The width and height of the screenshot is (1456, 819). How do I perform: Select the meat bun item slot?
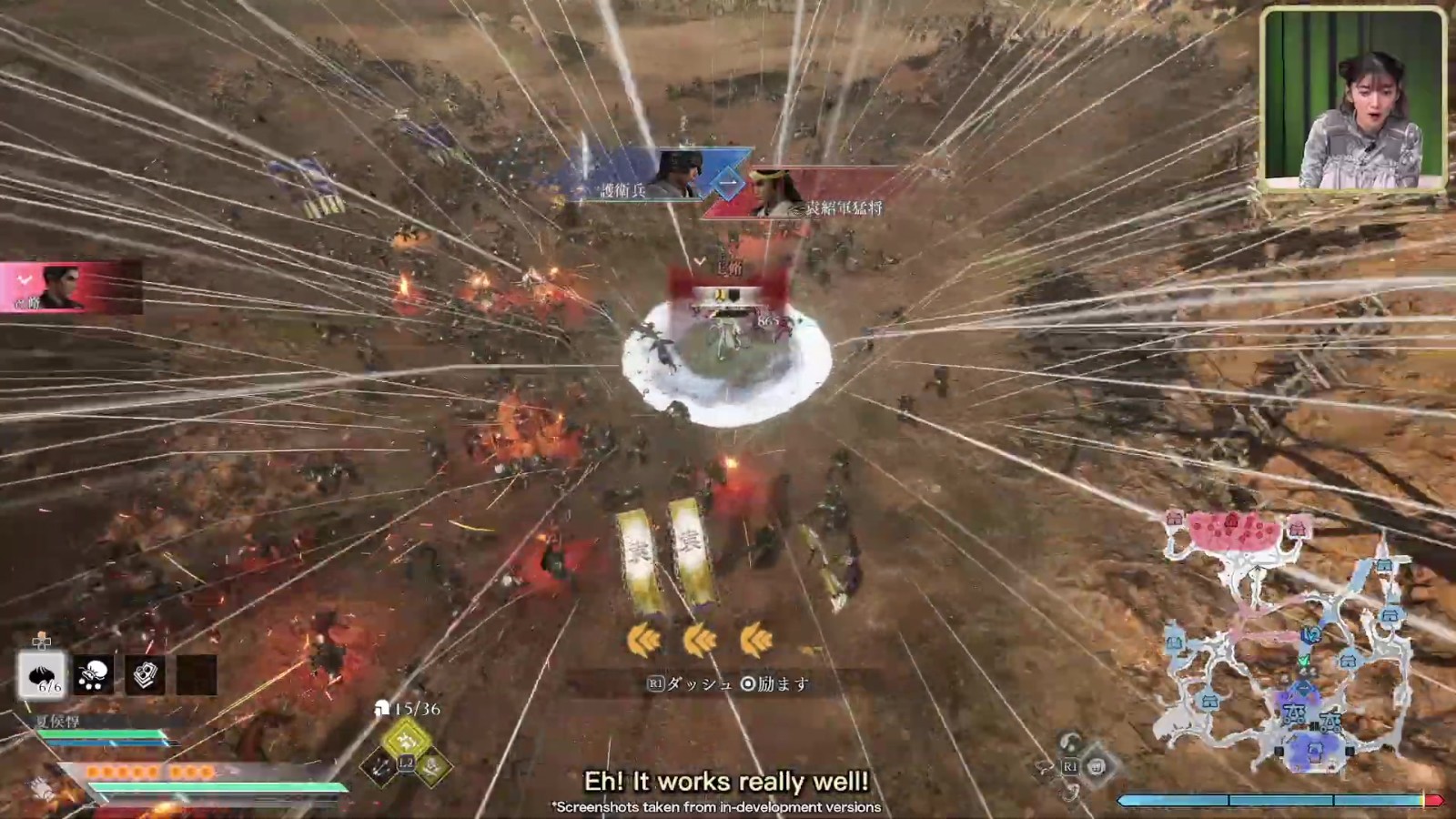pos(42,675)
